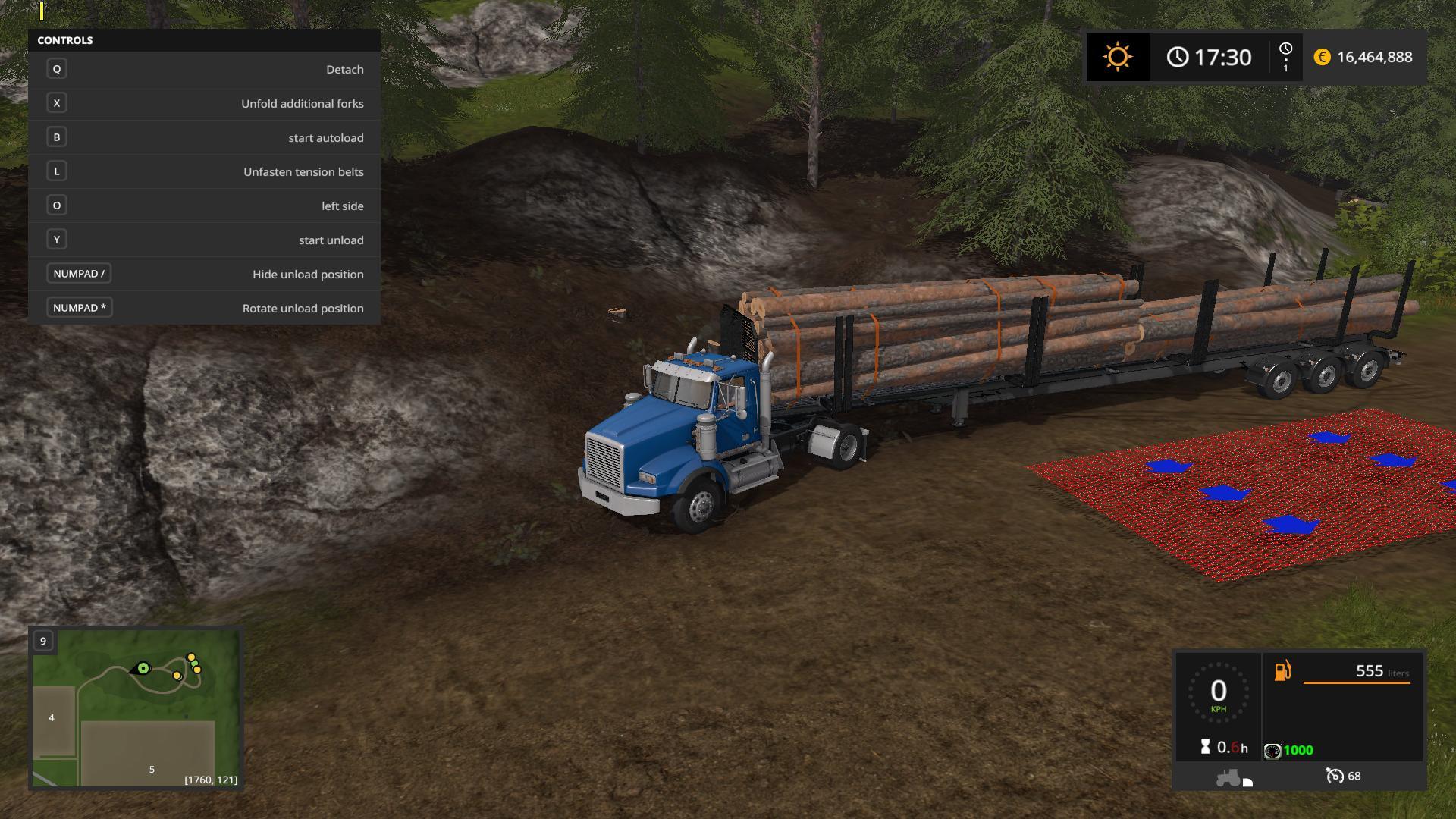Toggle the cruise control speed icon
This screenshot has height=819, width=1456.
[x=1334, y=776]
